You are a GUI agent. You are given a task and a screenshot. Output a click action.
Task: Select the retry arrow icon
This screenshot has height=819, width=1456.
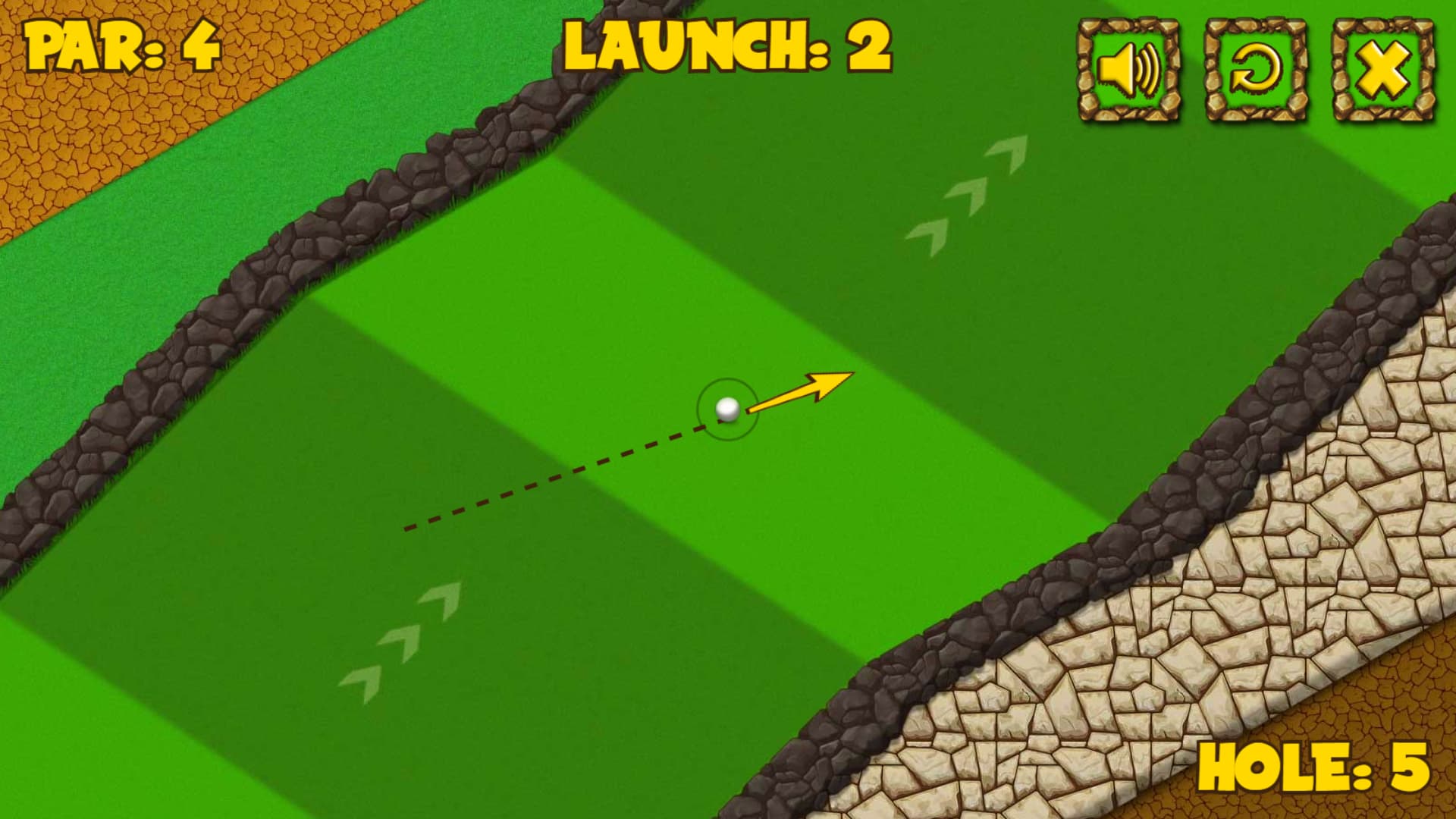[x=1253, y=67]
